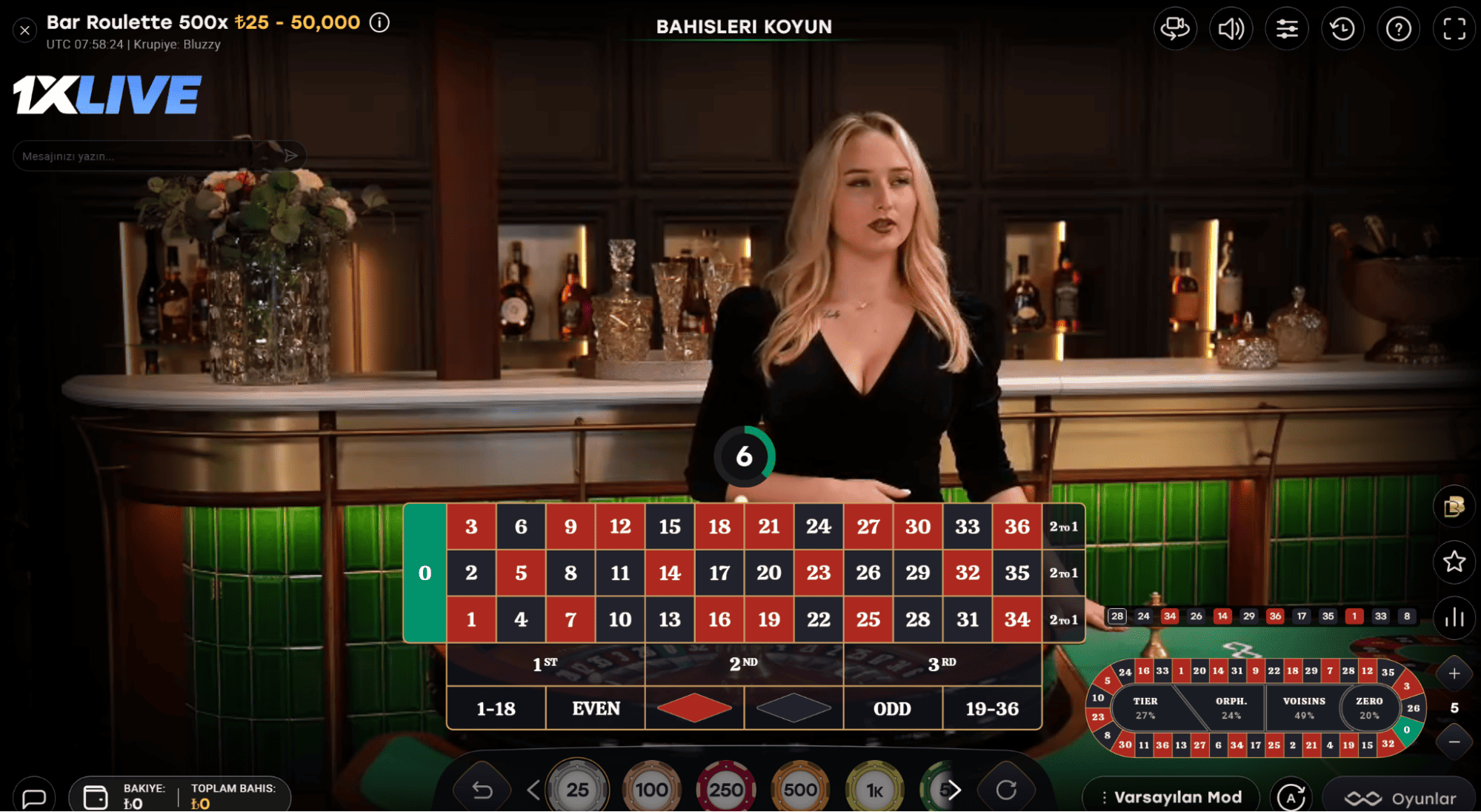Add this table to favorites

[x=1454, y=562]
